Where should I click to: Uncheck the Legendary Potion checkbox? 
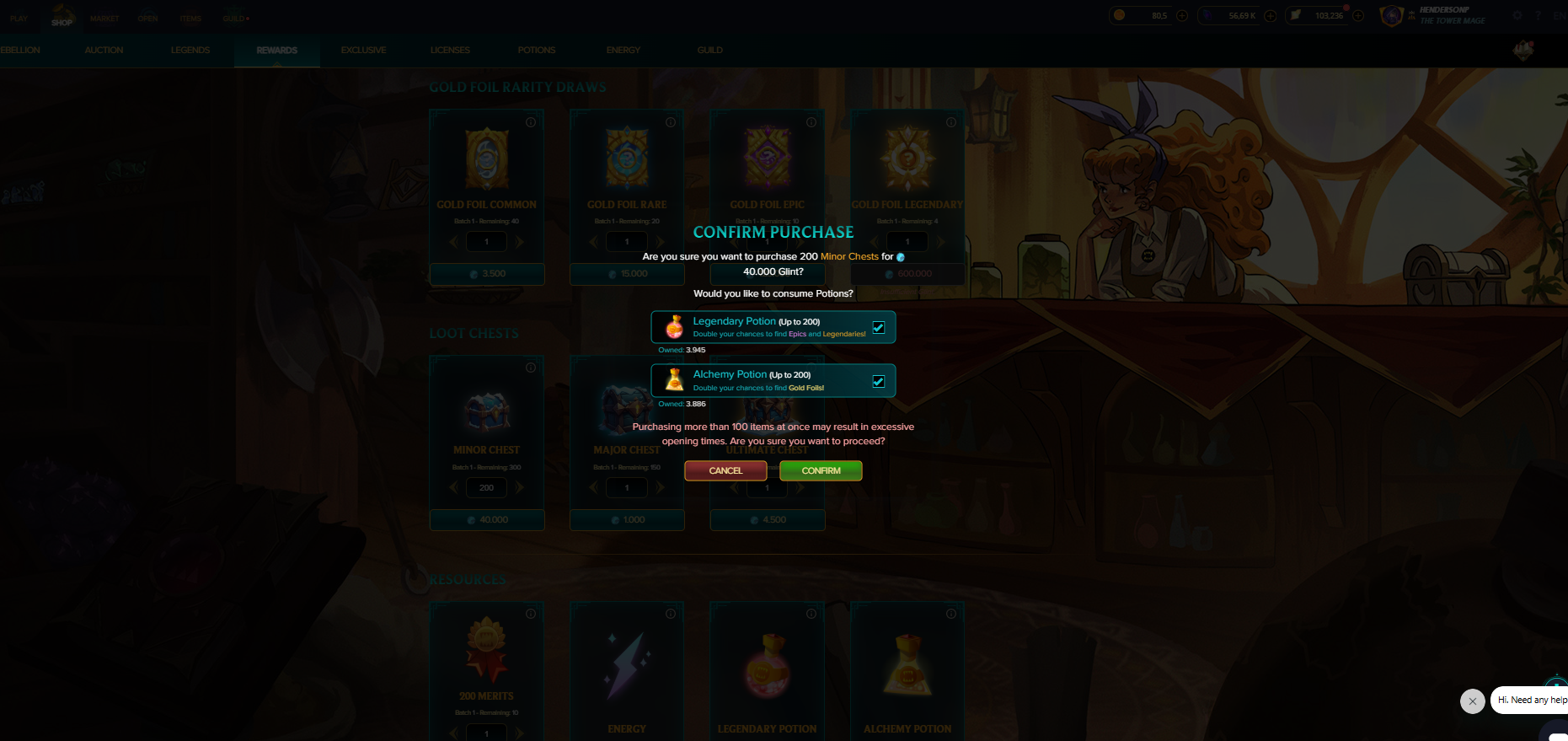879,327
